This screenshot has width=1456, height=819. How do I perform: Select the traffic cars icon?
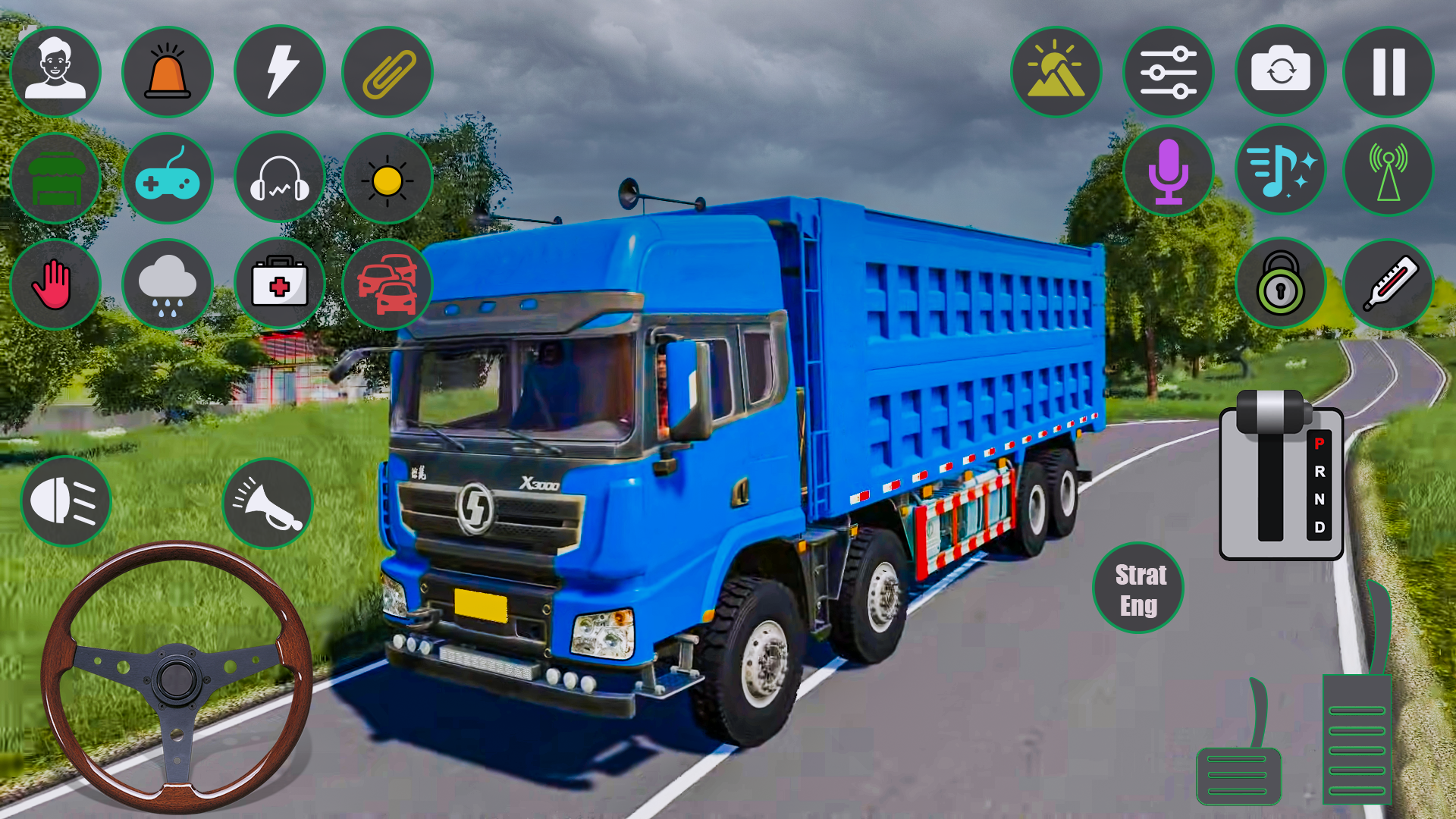tap(388, 284)
